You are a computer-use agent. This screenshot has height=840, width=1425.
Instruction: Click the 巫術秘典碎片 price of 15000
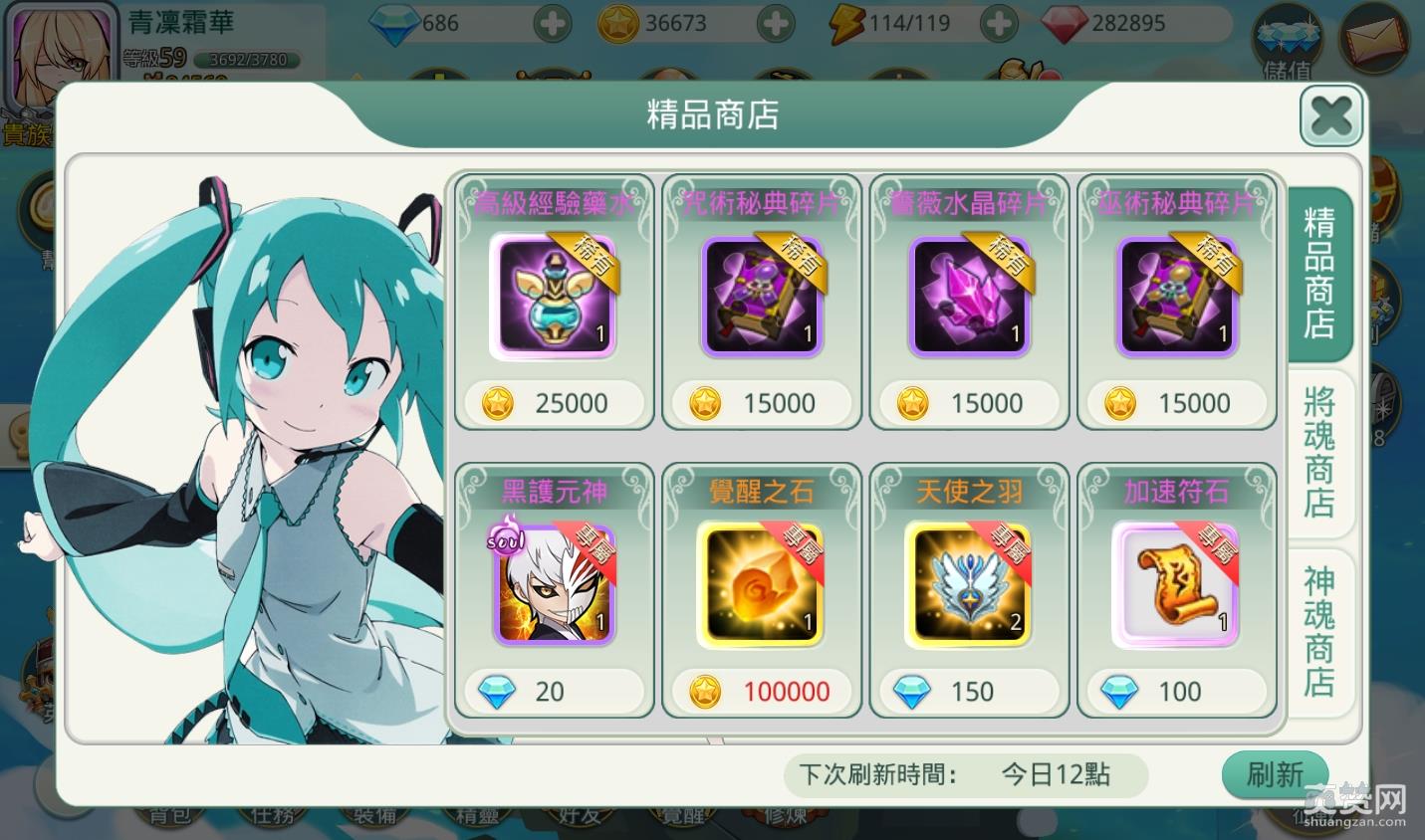(1177, 403)
